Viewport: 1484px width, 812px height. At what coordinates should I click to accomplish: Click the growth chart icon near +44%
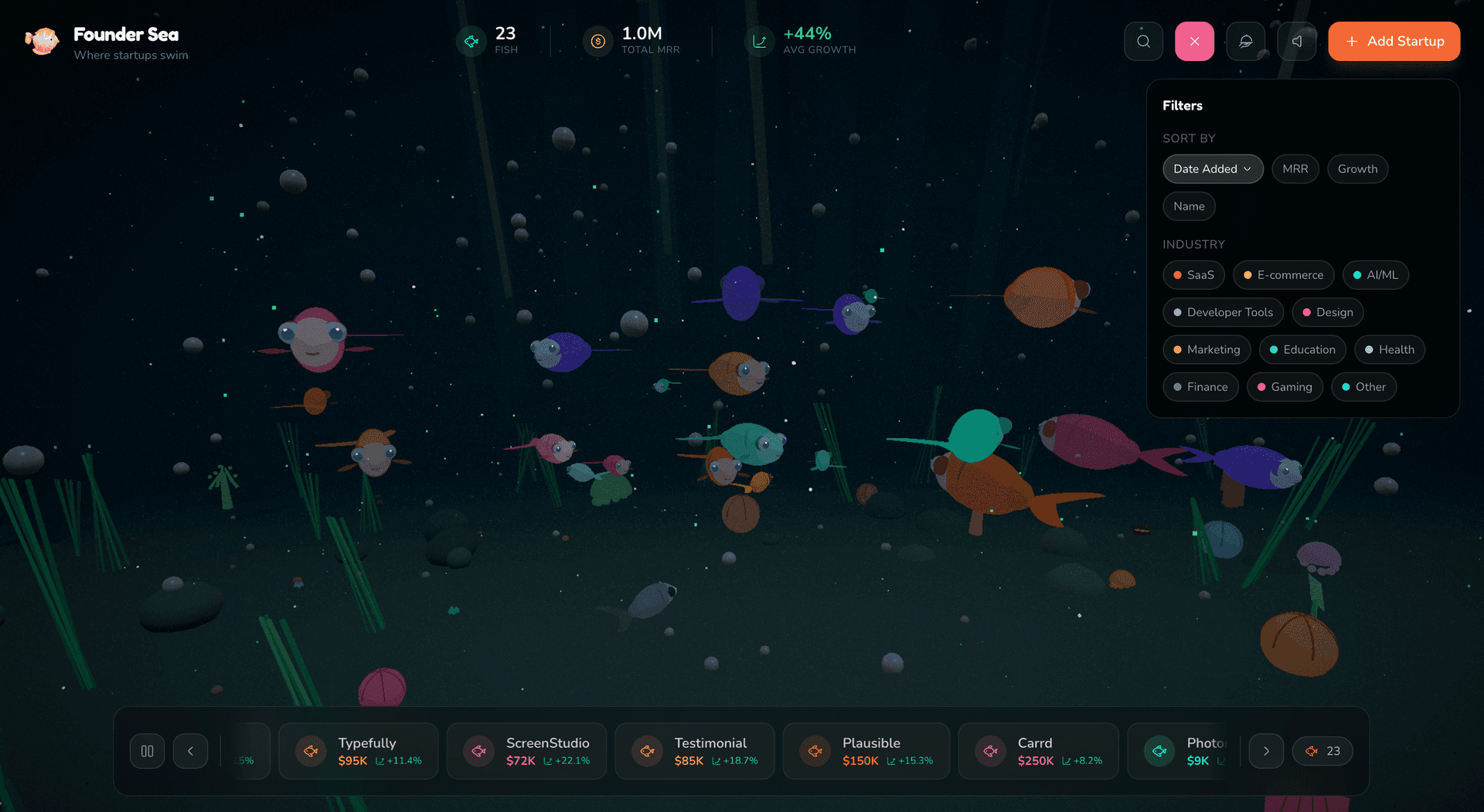(759, 41)
